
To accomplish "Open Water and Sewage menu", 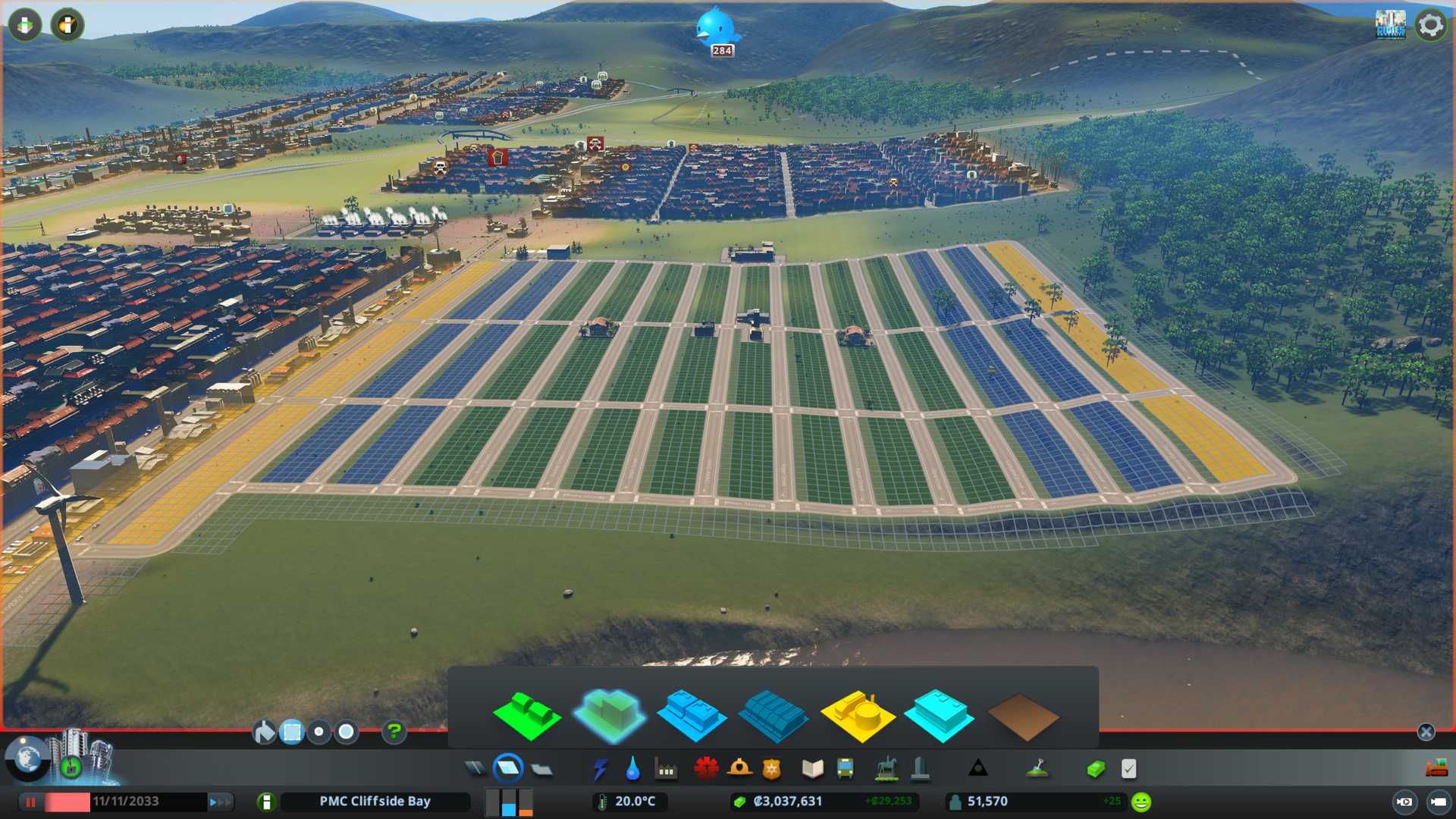I will [632, 769].
